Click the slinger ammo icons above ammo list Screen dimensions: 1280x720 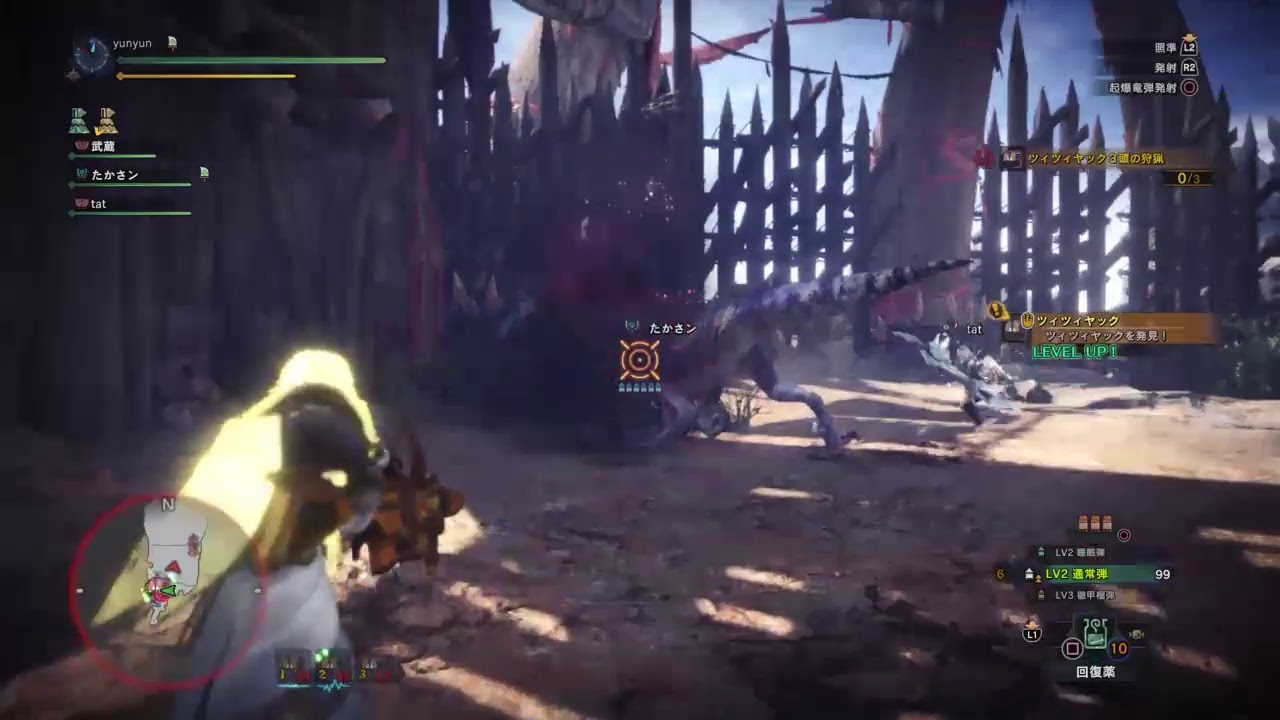(x=1095, y=521)
